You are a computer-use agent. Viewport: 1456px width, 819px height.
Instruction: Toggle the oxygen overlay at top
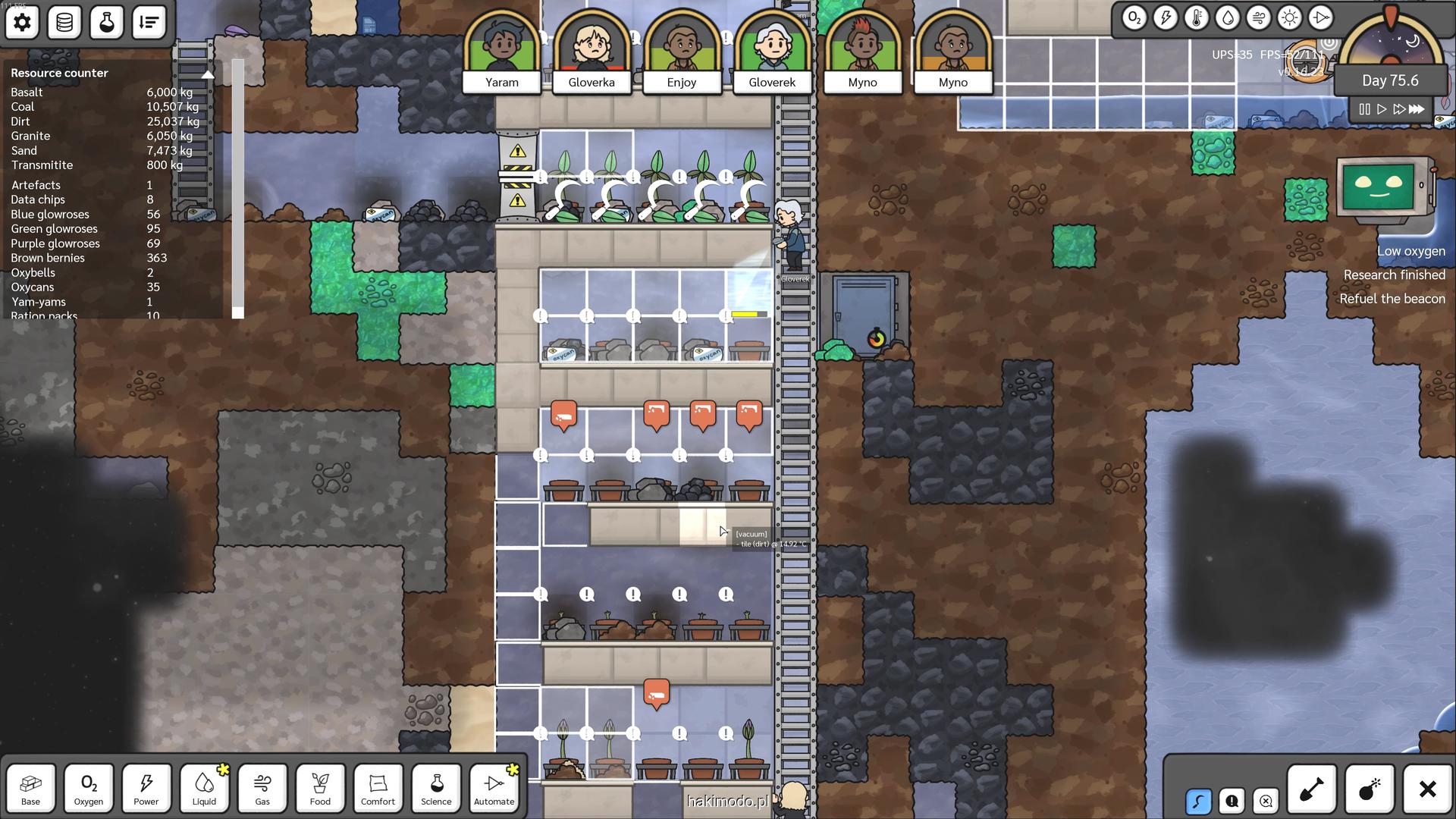pyautogui.click(x=1134, y=17)
